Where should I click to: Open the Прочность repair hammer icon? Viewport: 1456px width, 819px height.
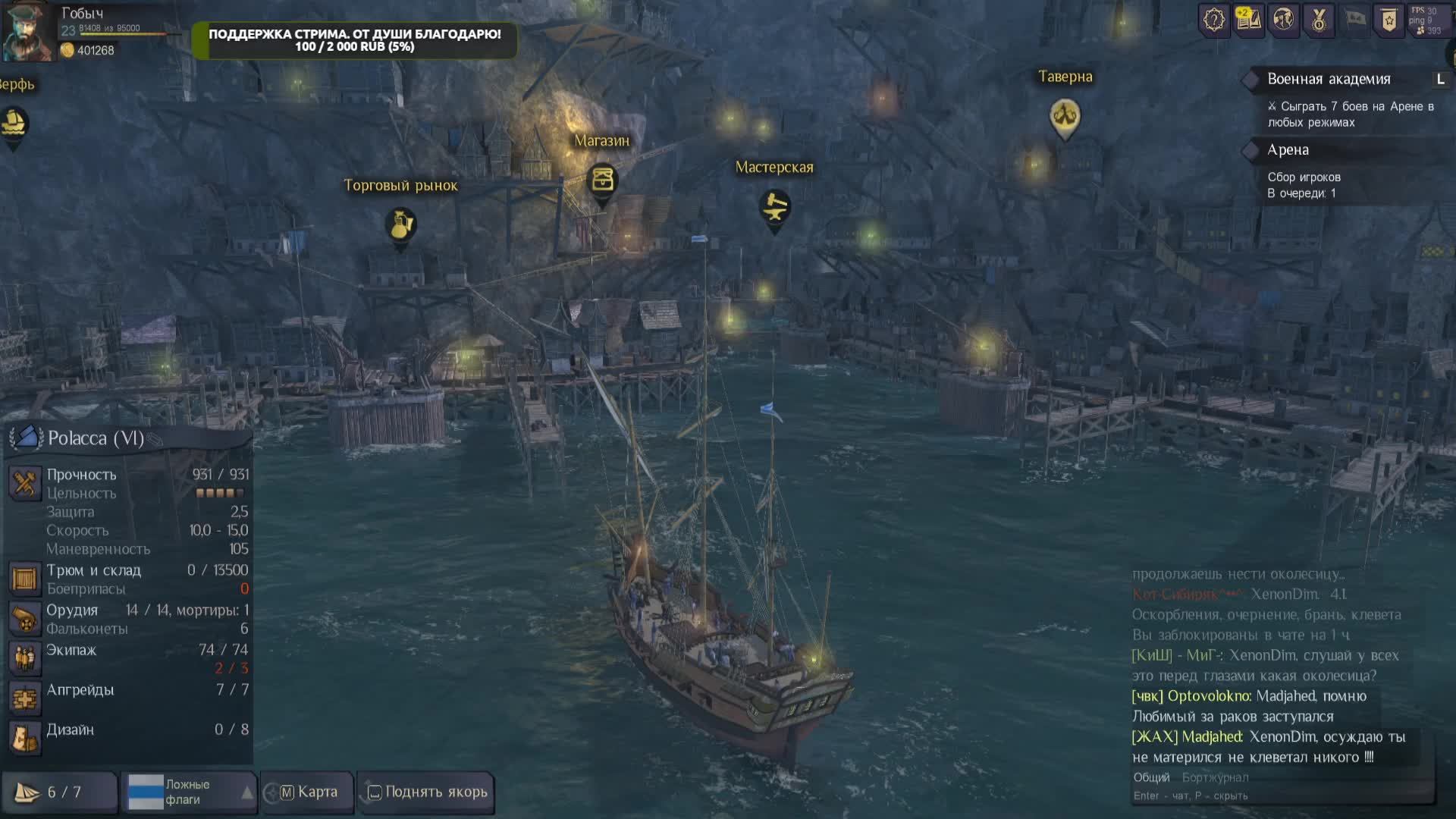[24, 482]
